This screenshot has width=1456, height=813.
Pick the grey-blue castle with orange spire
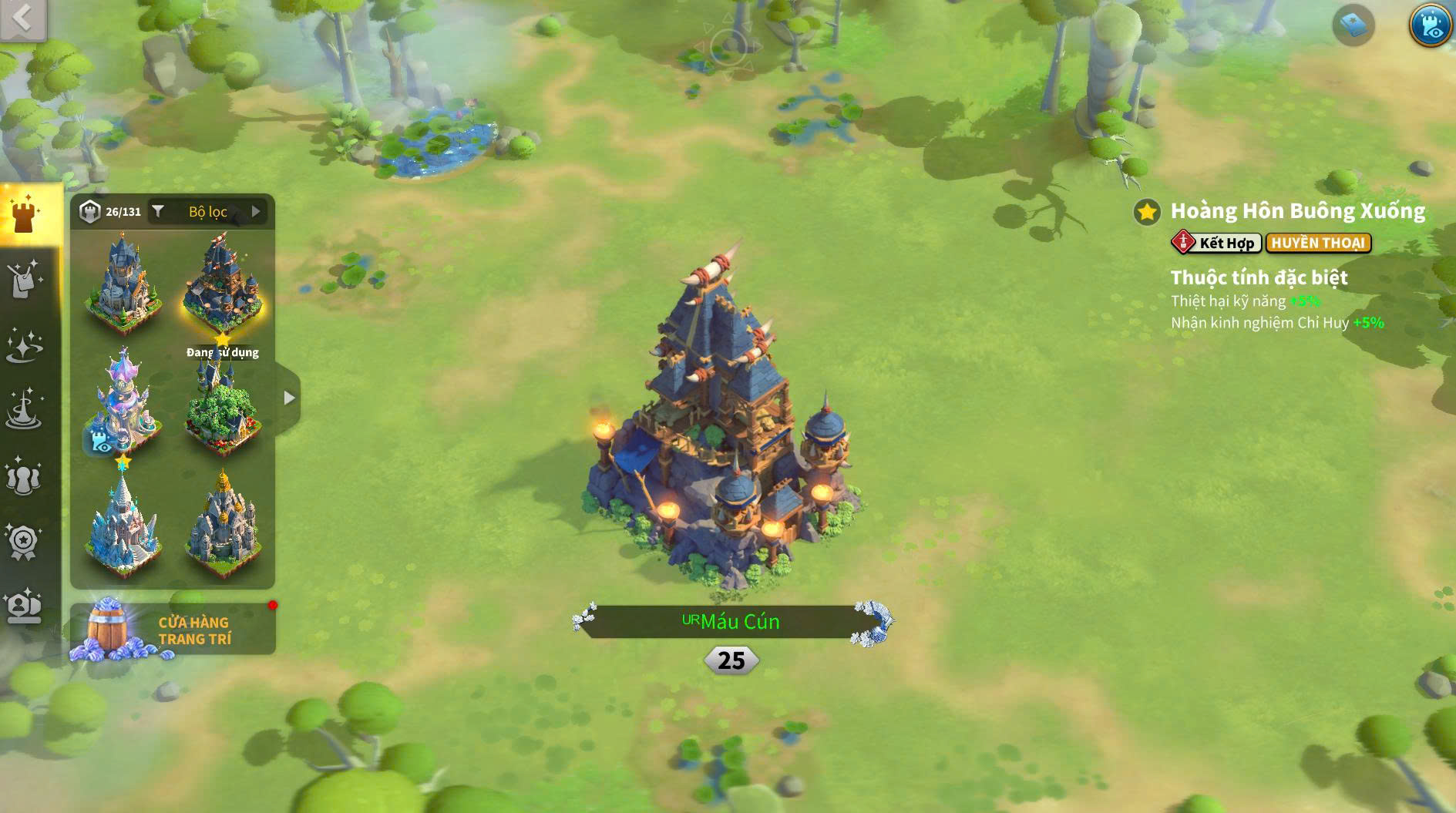(x=123, y=284)
